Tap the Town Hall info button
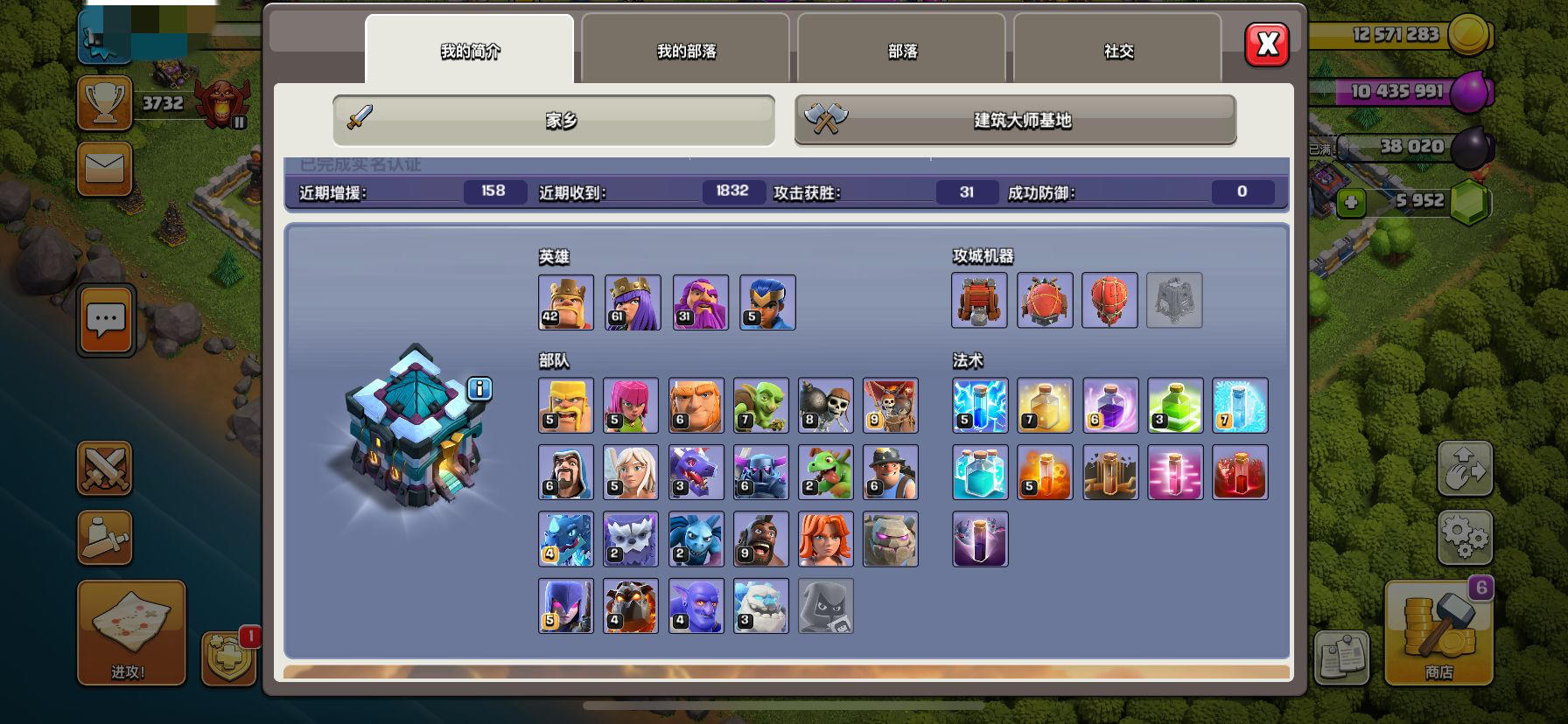Screen dimensions: 1568x724 tap(479, 390)
